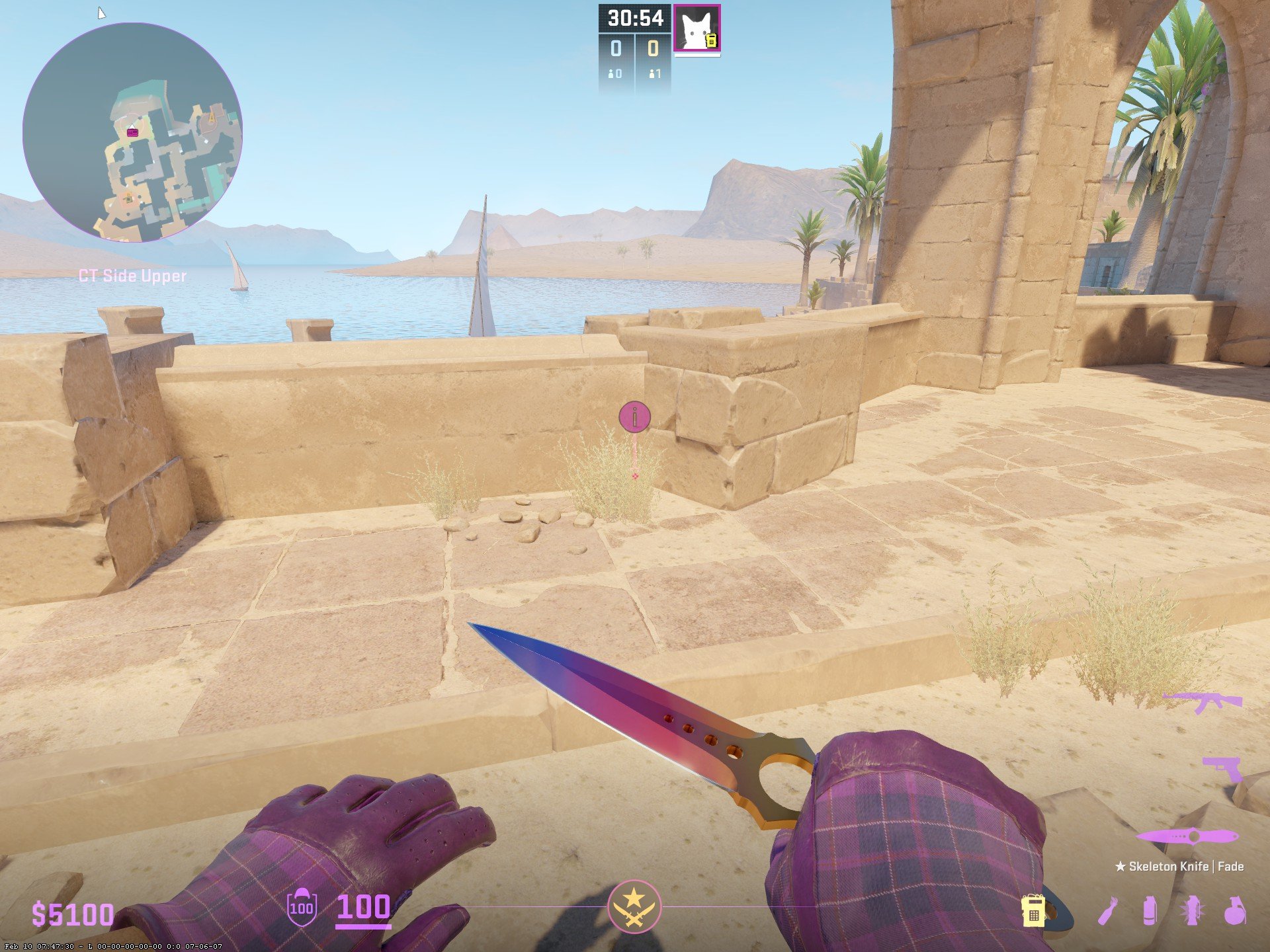The image size is (1270, 952).
Task: Click the cat player avatar at top
Action: (x=697, y=28)
